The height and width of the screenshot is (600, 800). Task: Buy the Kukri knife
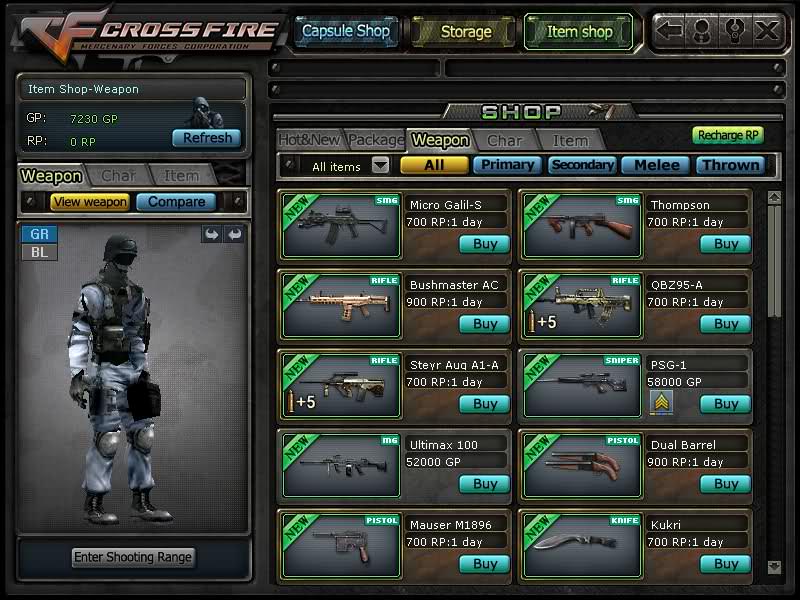[725, 564]
